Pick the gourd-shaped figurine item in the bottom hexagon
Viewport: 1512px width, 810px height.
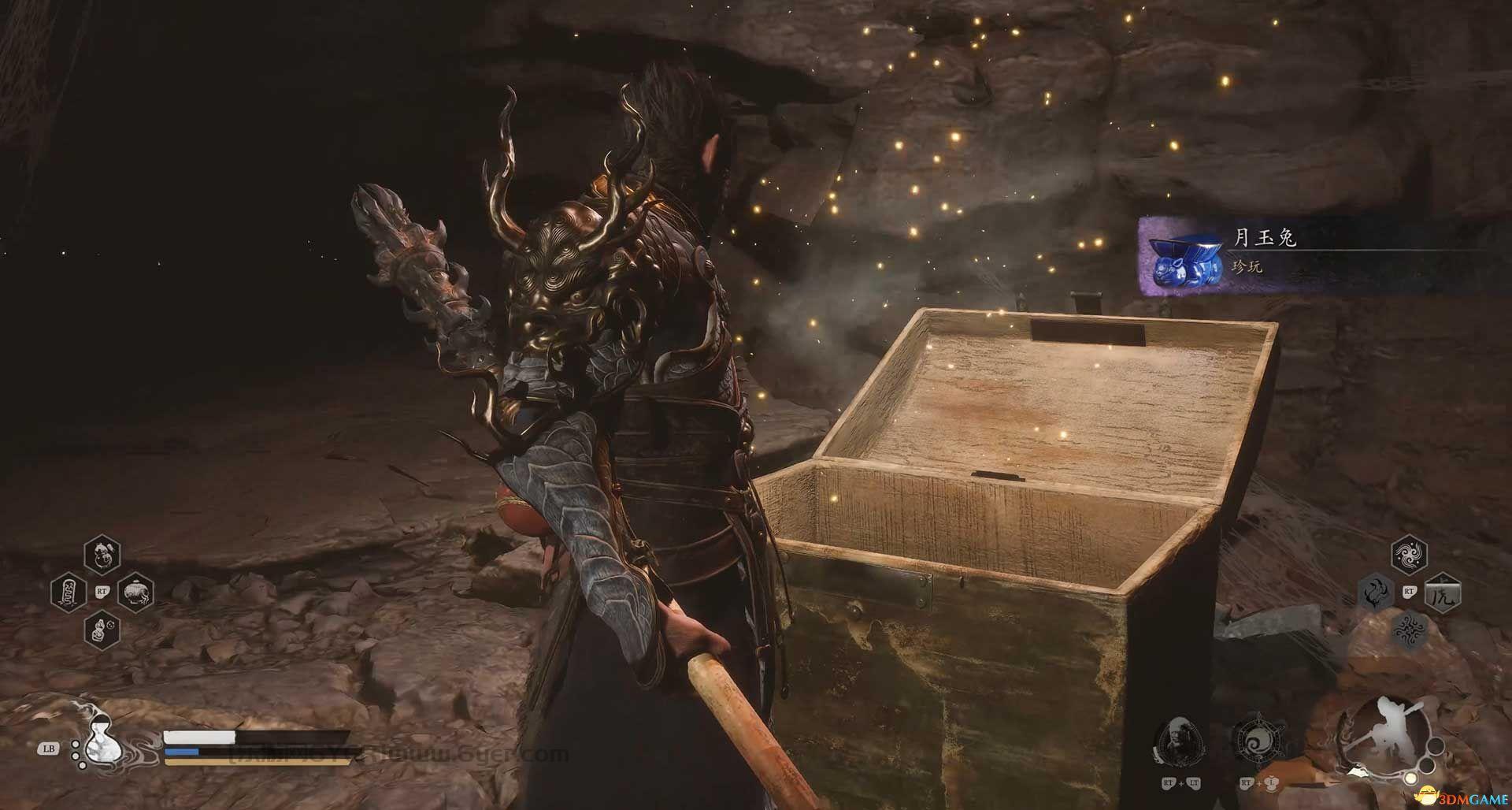pyautogui.click(x=102, y=630)
